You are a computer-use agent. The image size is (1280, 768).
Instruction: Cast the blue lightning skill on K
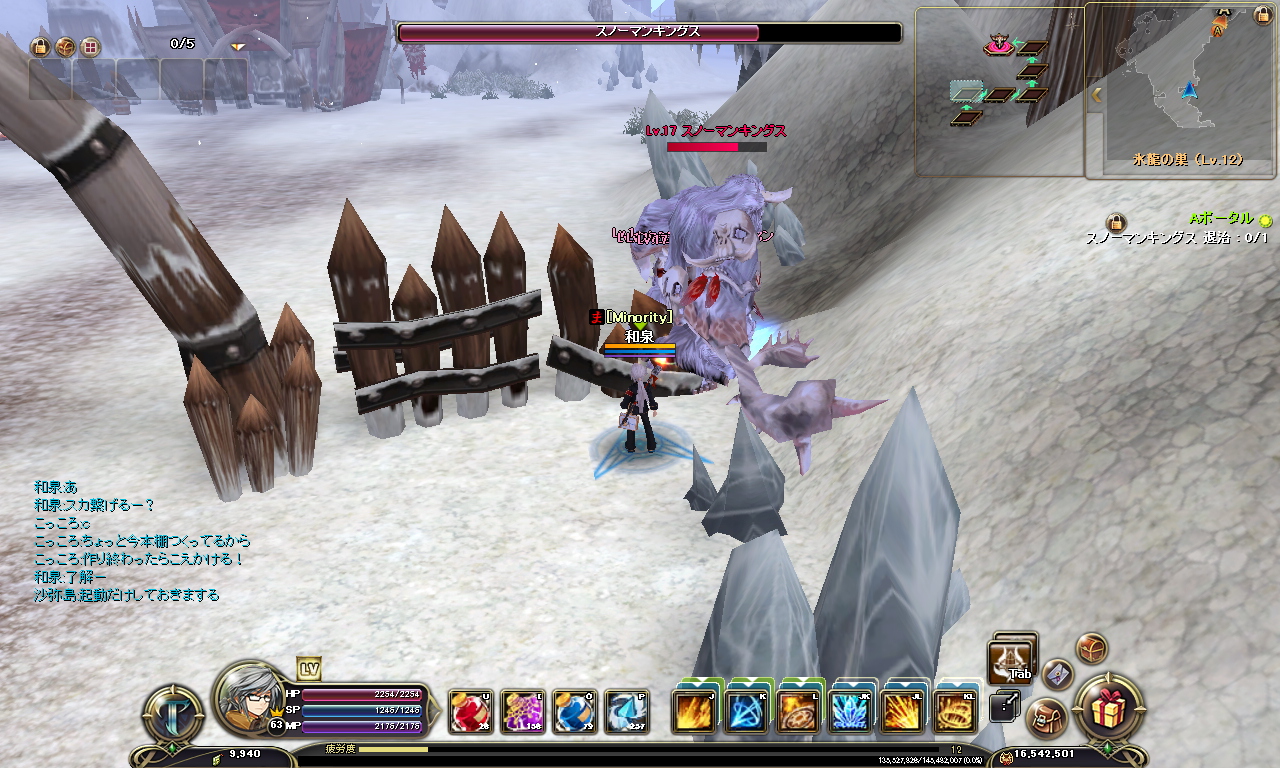coord(746,712)
